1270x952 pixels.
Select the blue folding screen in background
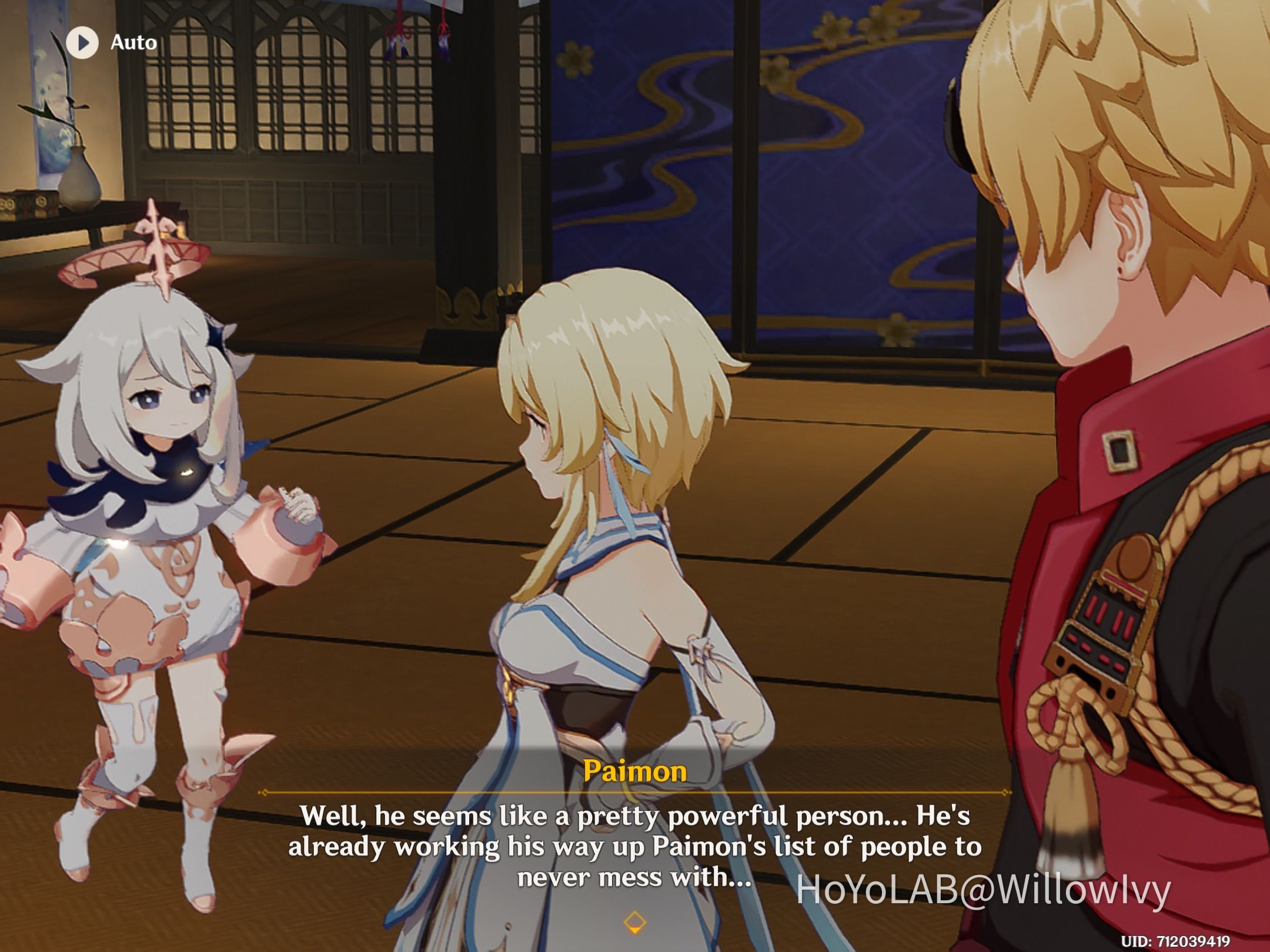pos(706,147)
